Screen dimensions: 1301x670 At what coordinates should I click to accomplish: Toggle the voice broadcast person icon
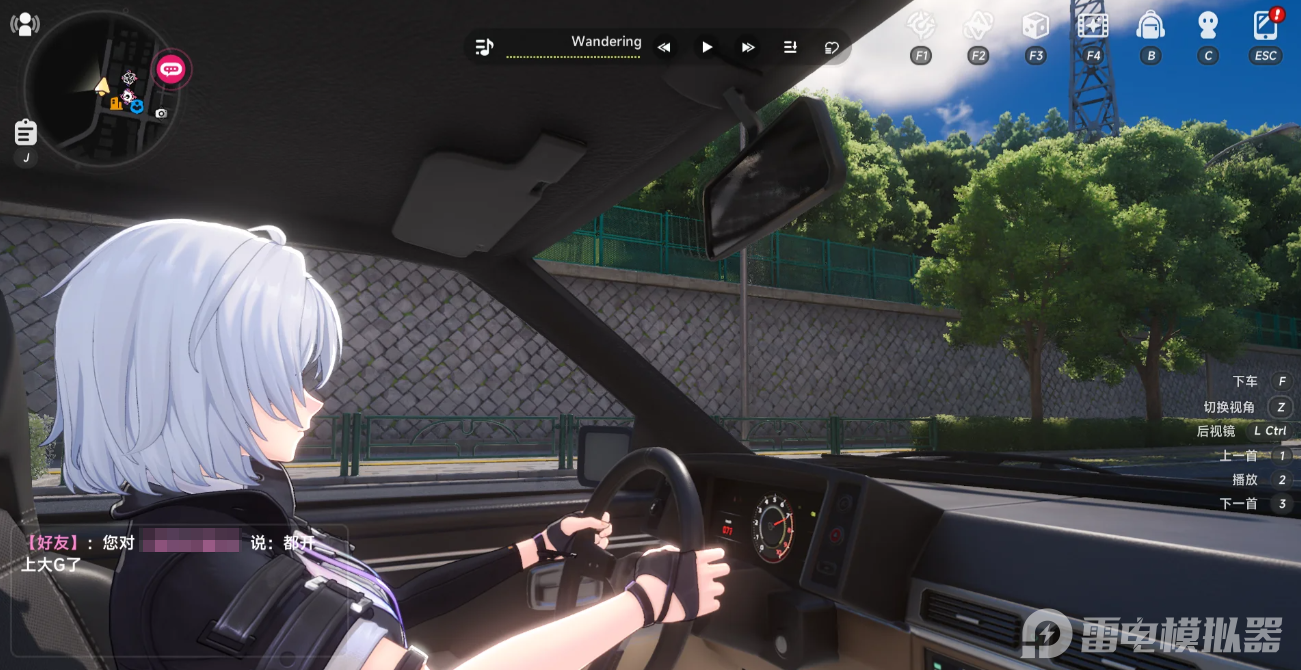point(25,24)
